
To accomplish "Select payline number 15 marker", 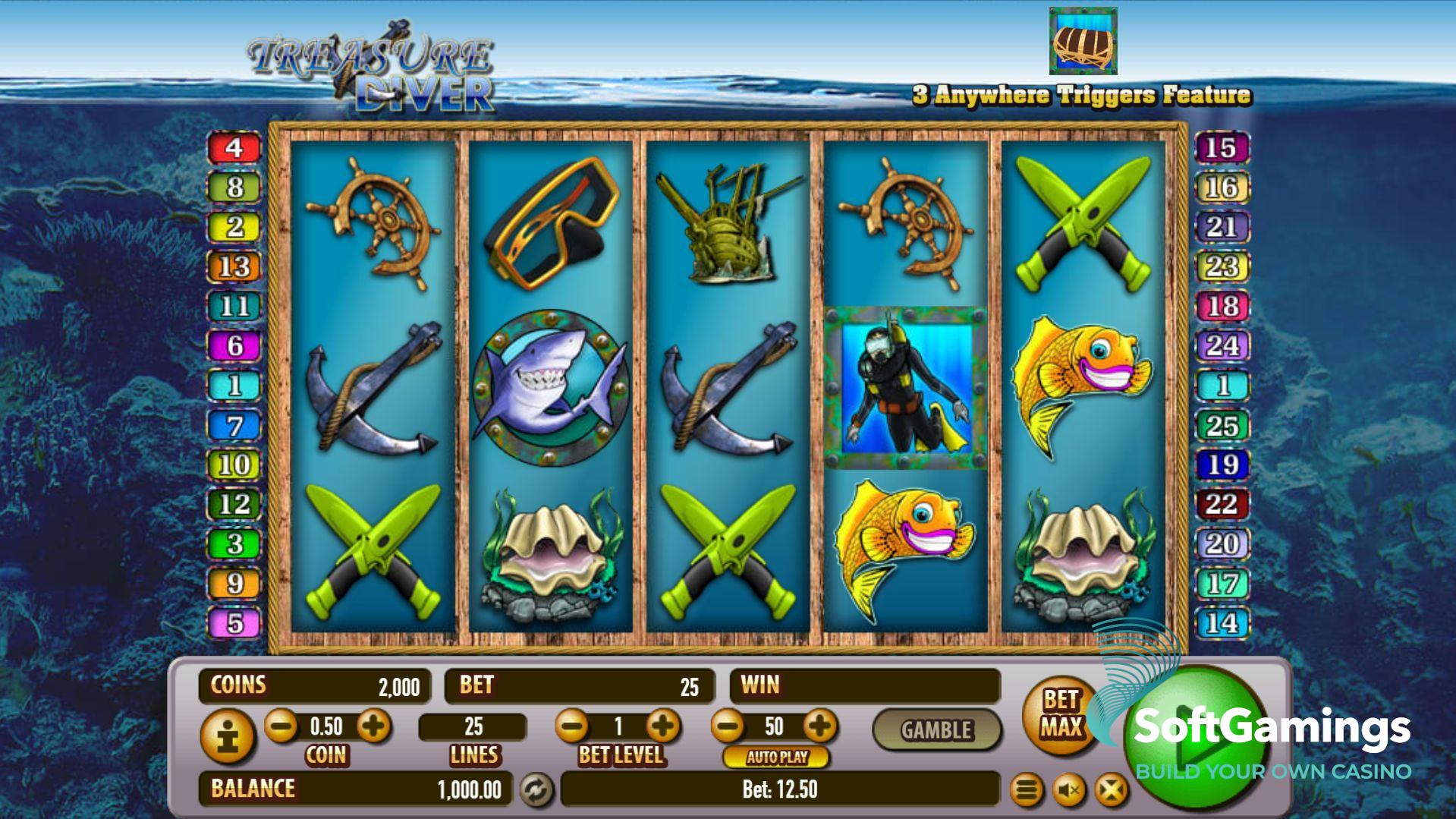I will tap(1222, 147).
